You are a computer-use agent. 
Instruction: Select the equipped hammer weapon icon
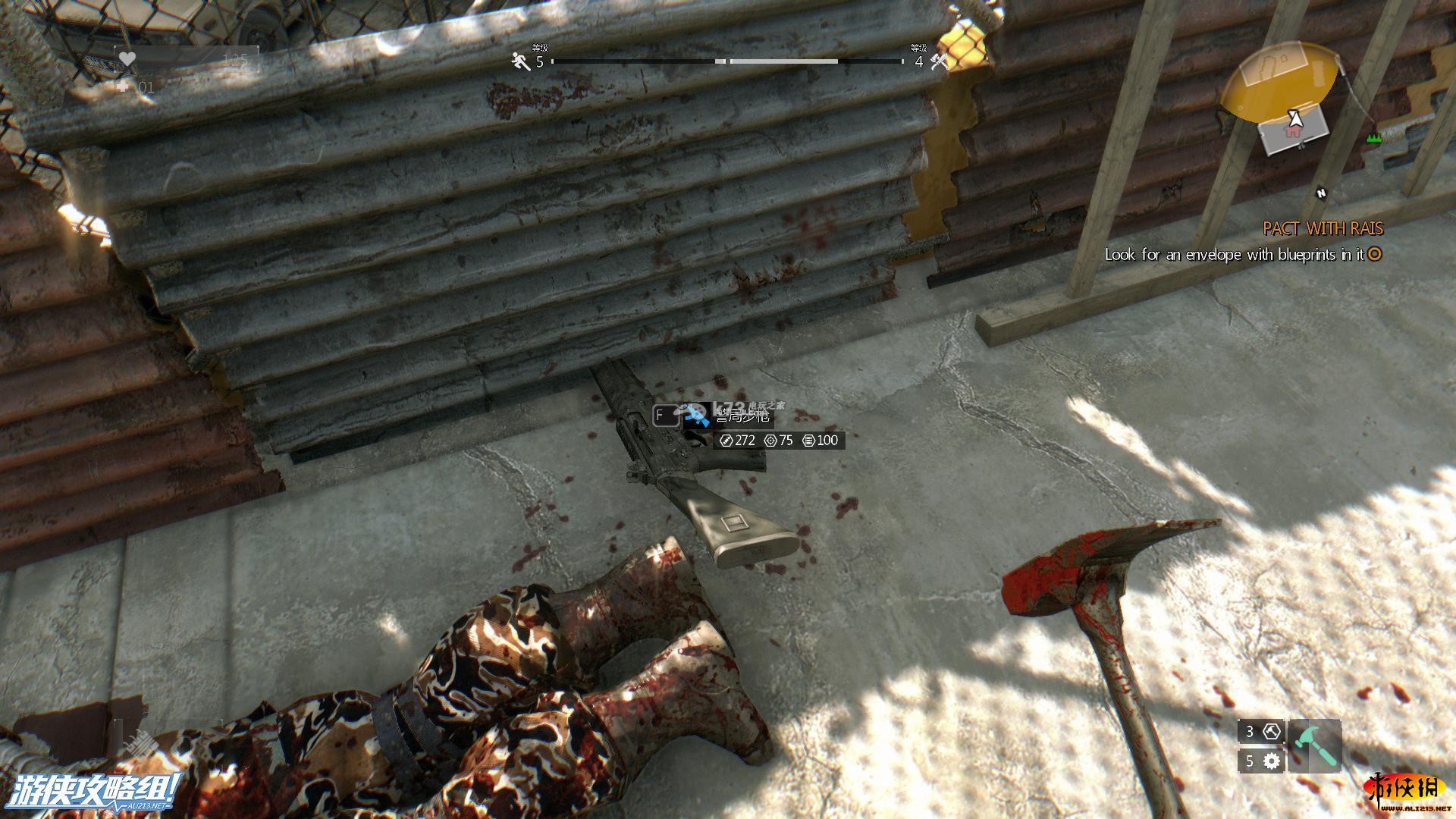[1314, 746]
